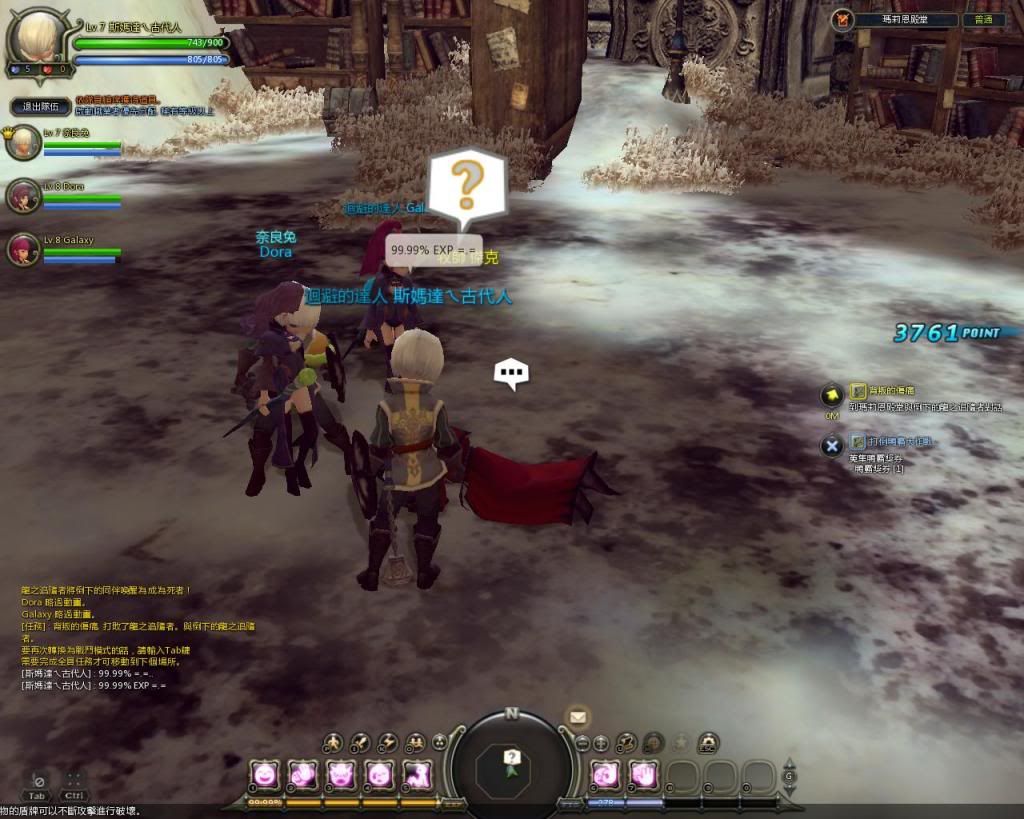This screenshot has height=819, width=1024.
Task: Use the swirl skill in slot 6
Action: pyautogui.click(x=606, y=774)
